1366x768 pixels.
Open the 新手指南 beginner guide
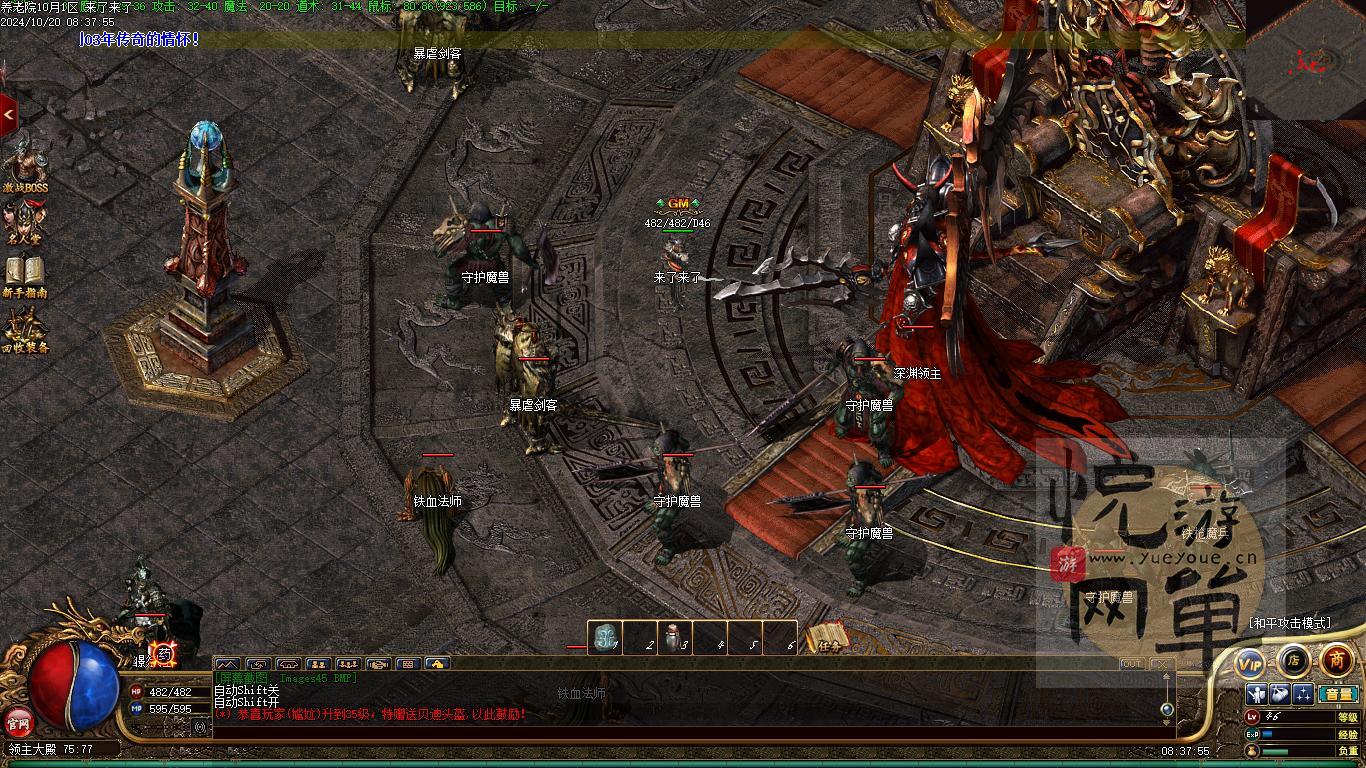pyautogui.click(x=26, y=273)
